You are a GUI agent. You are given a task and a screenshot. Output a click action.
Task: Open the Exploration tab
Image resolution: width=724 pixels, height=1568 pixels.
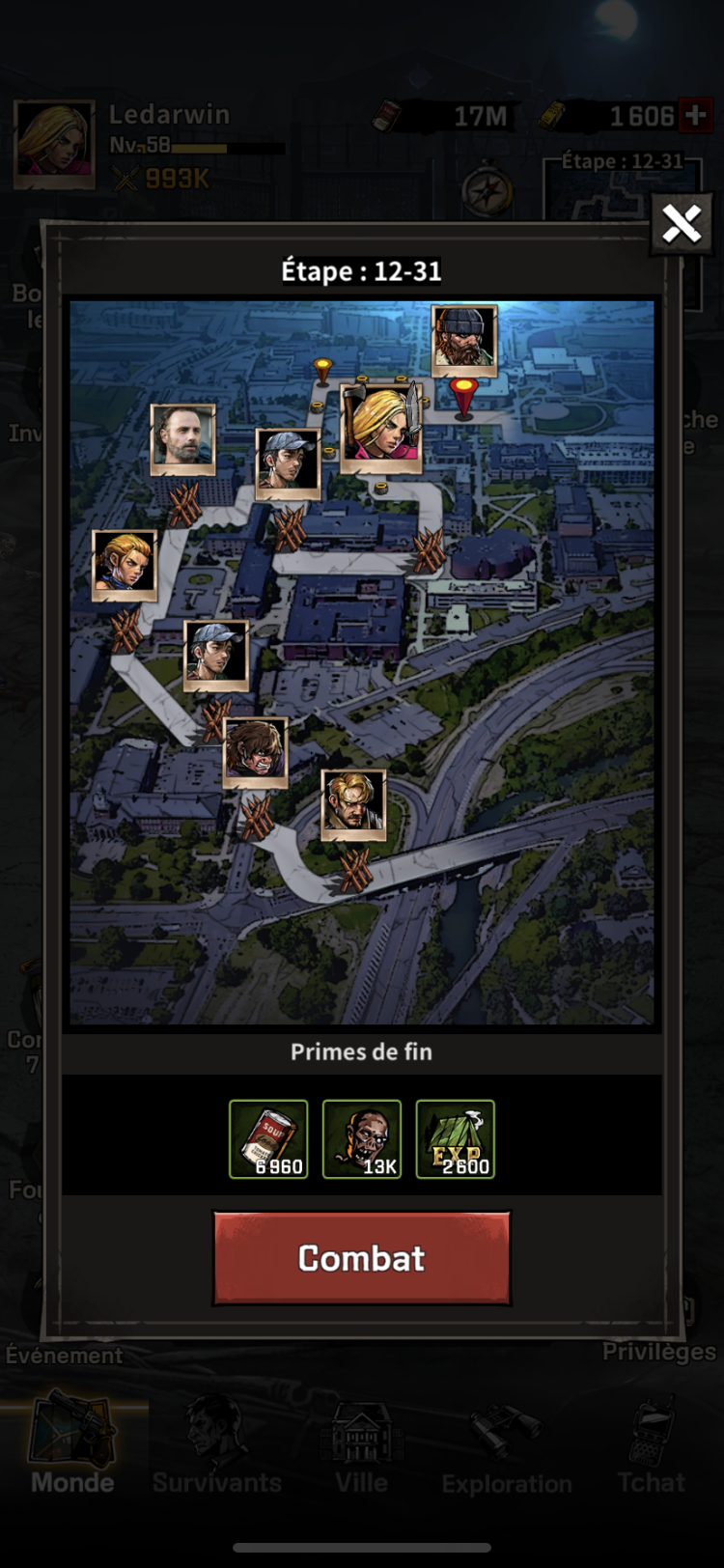[507, 1443]
